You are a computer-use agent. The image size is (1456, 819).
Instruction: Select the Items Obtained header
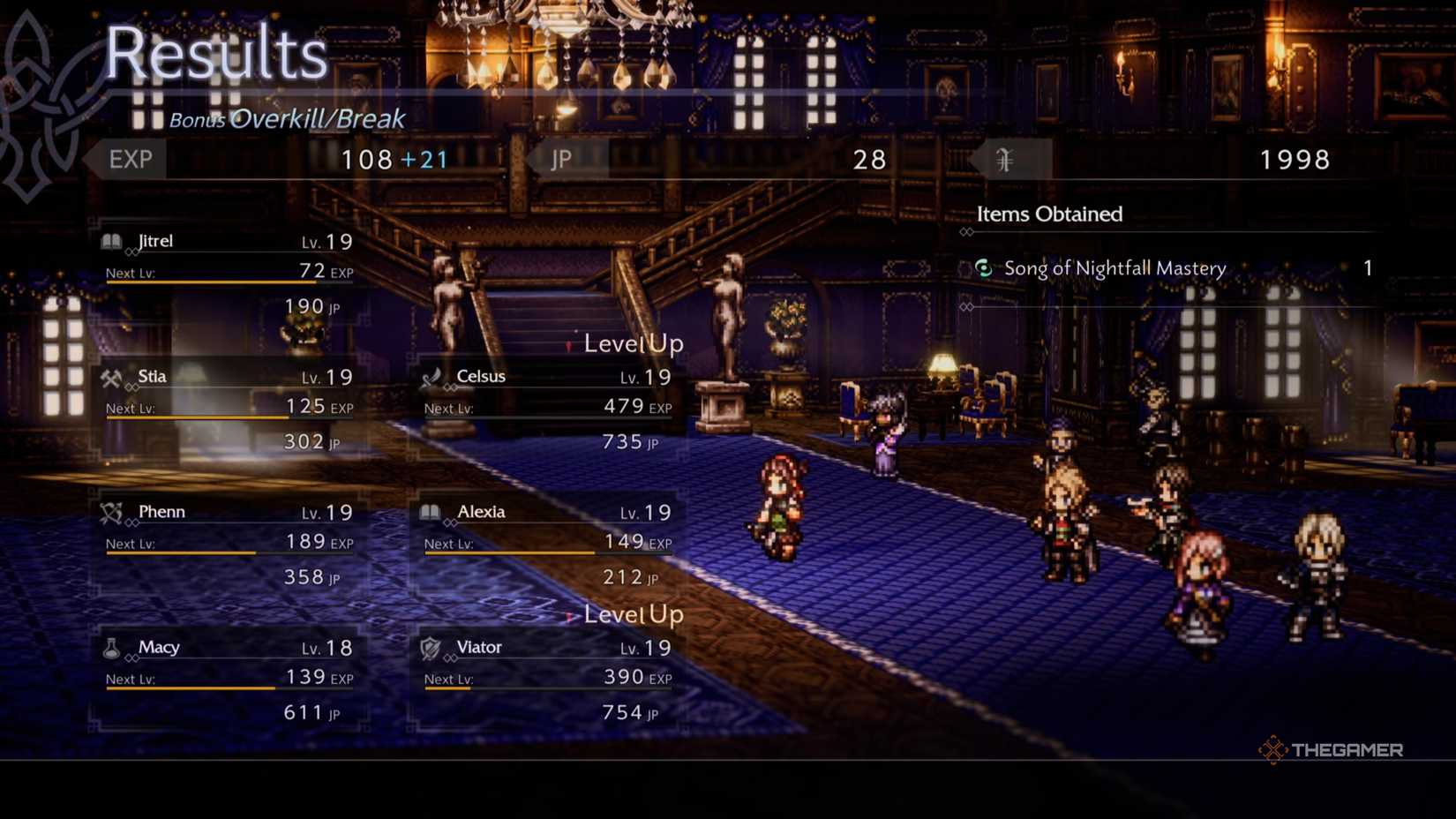(1049, 214)
